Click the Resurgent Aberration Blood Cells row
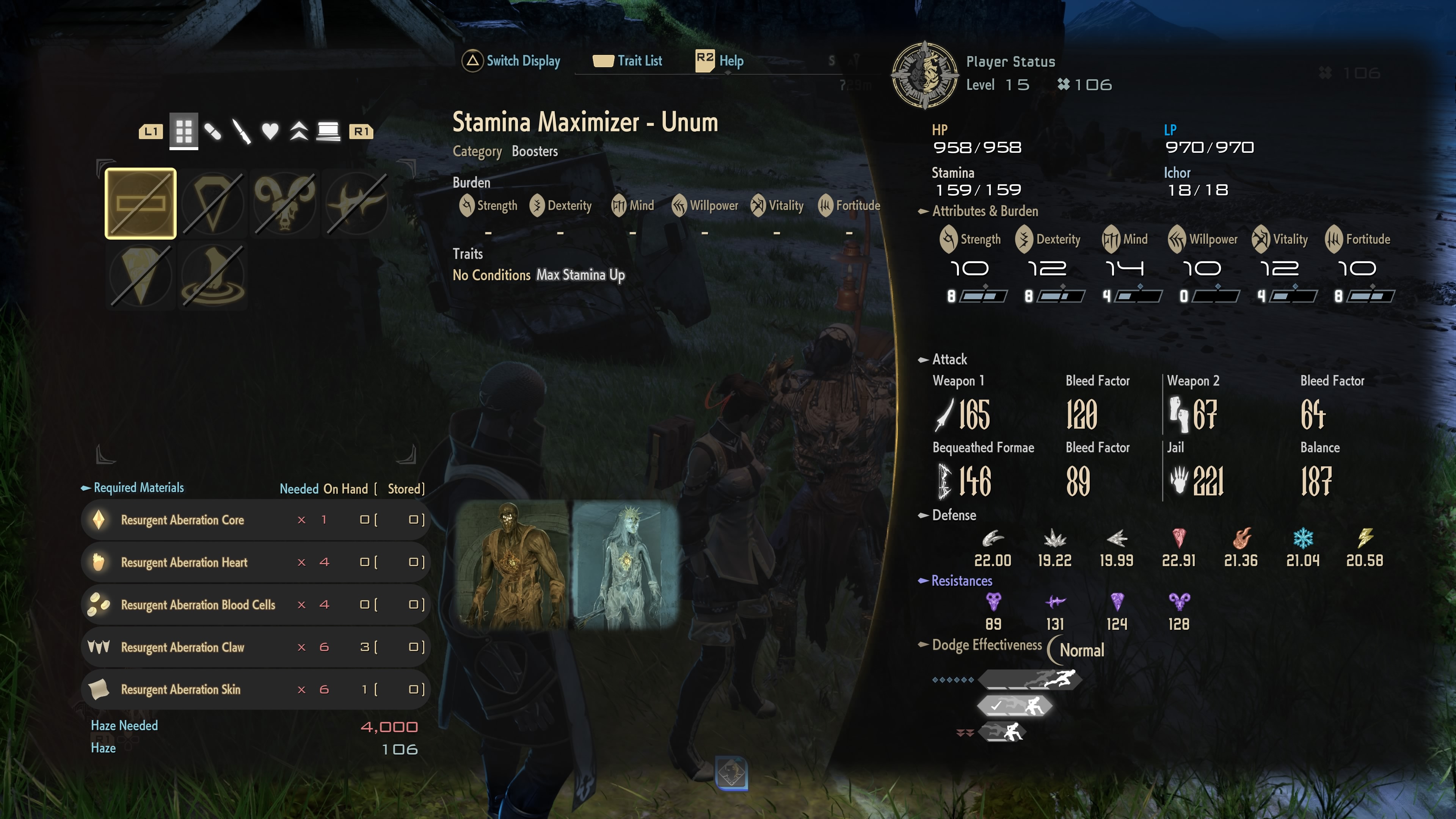 256,605
